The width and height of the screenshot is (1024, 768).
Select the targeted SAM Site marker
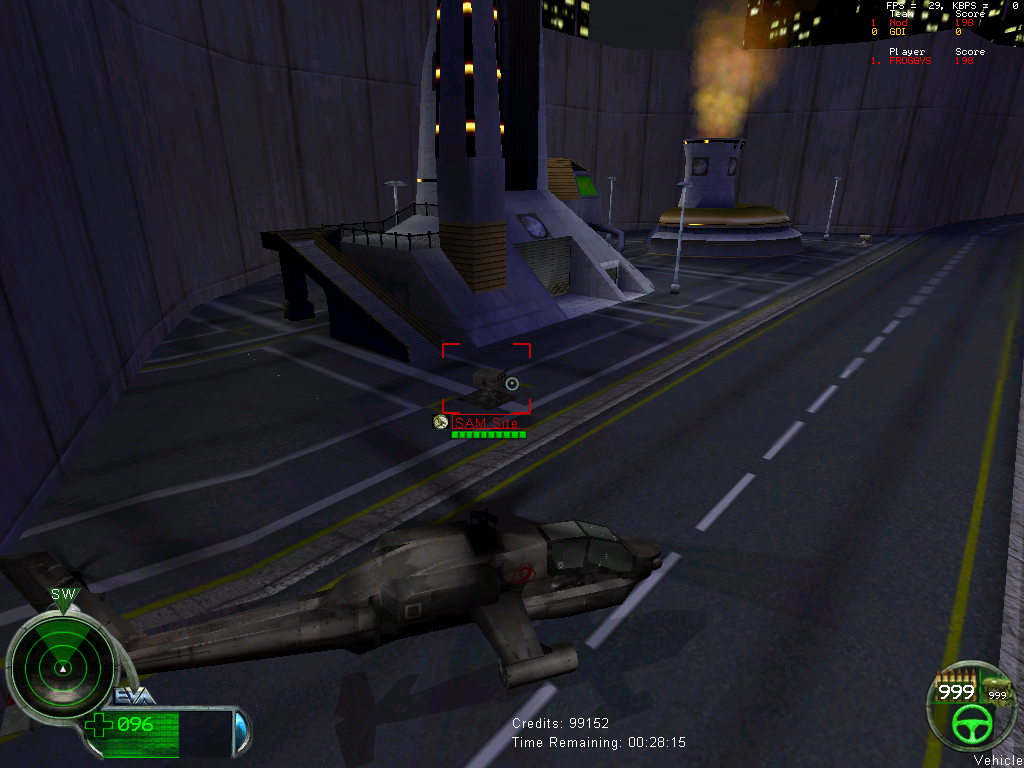click(486, 380)
